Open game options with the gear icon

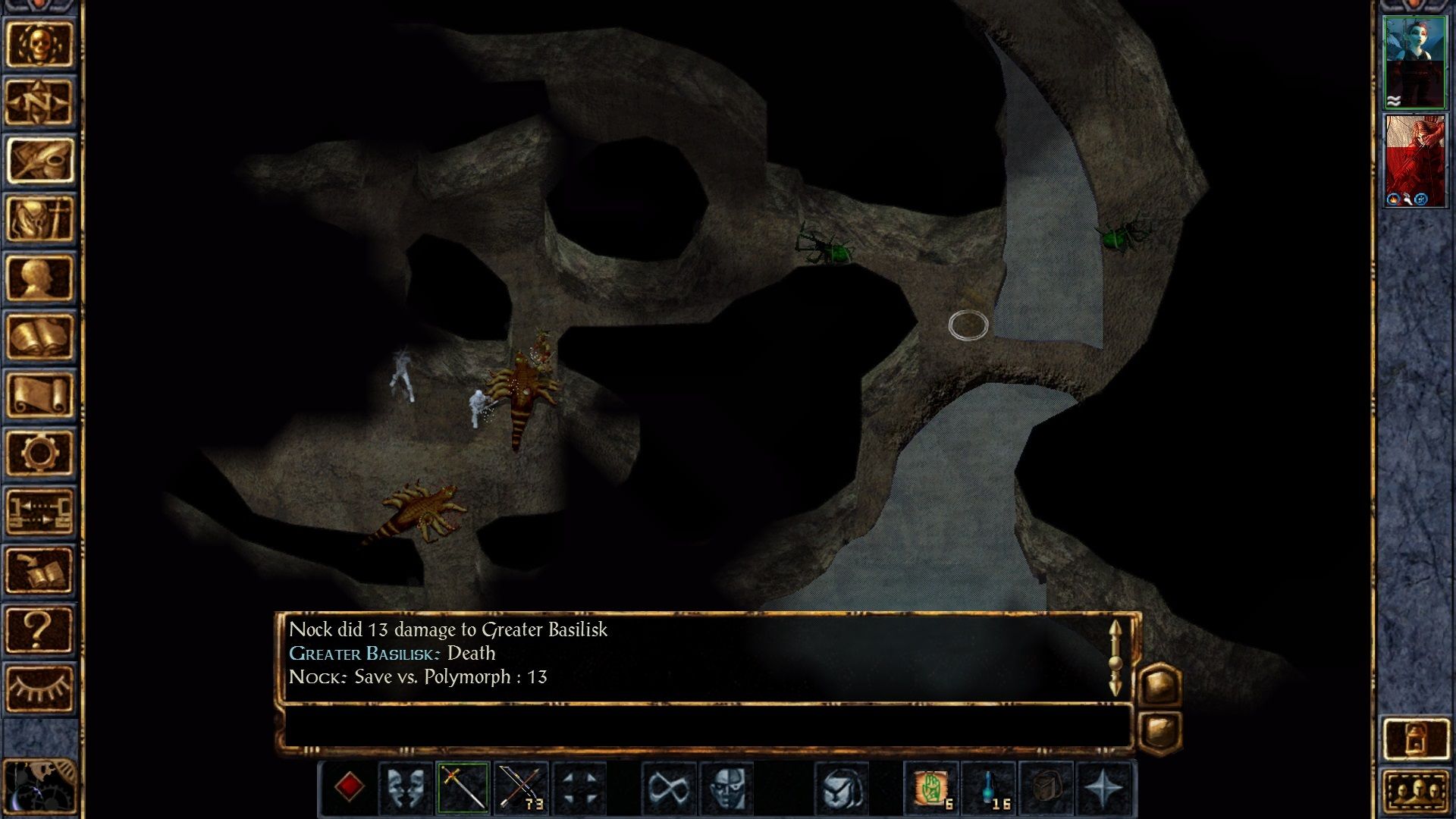[39, 453]
